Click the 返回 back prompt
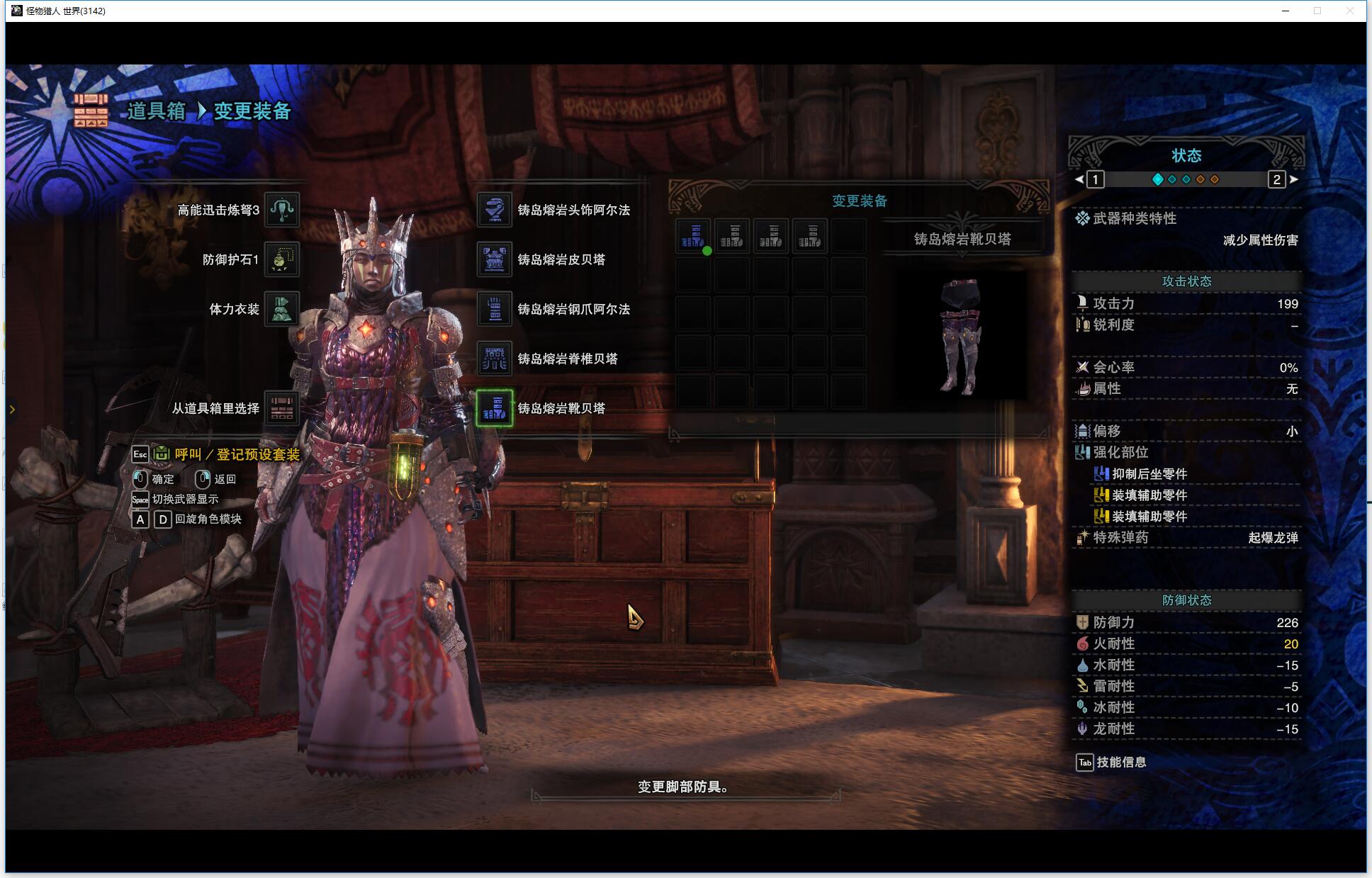The image size is (1372, 878). 224,479
